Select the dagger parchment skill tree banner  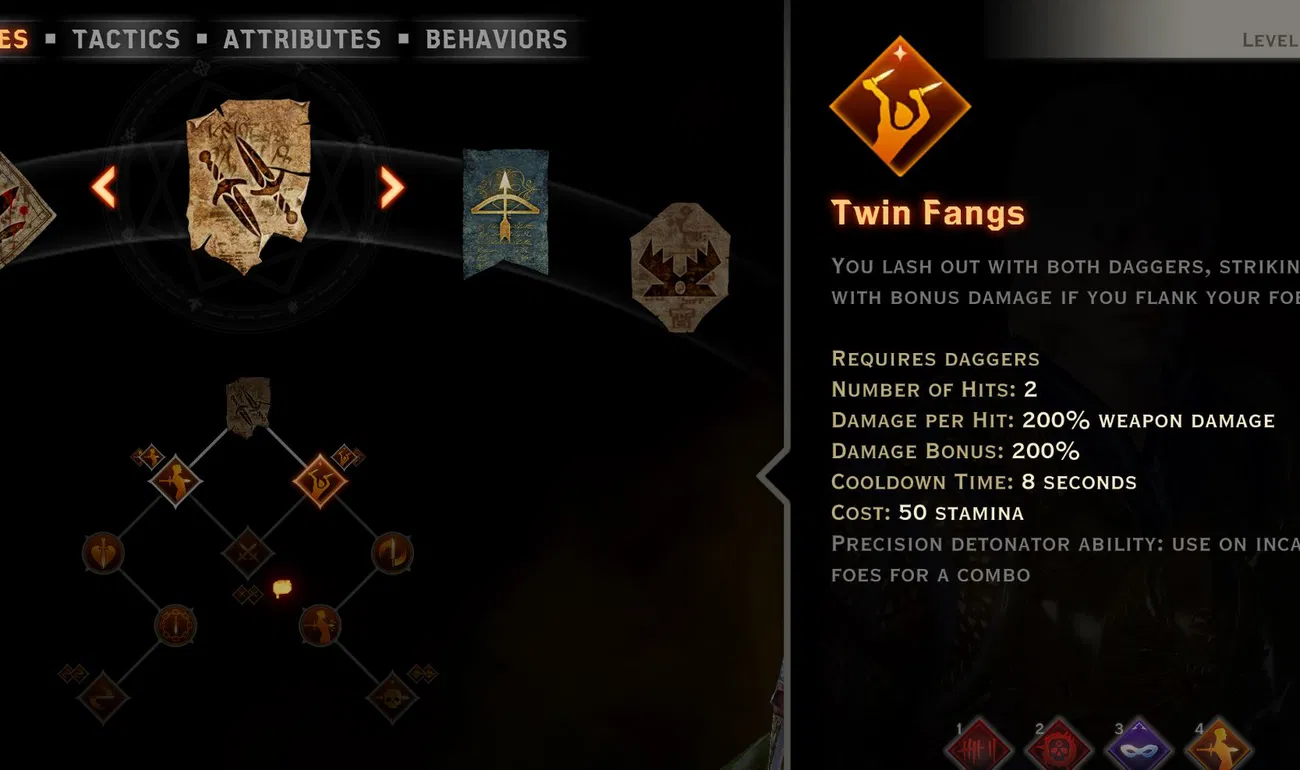click(x=245, y=185)
